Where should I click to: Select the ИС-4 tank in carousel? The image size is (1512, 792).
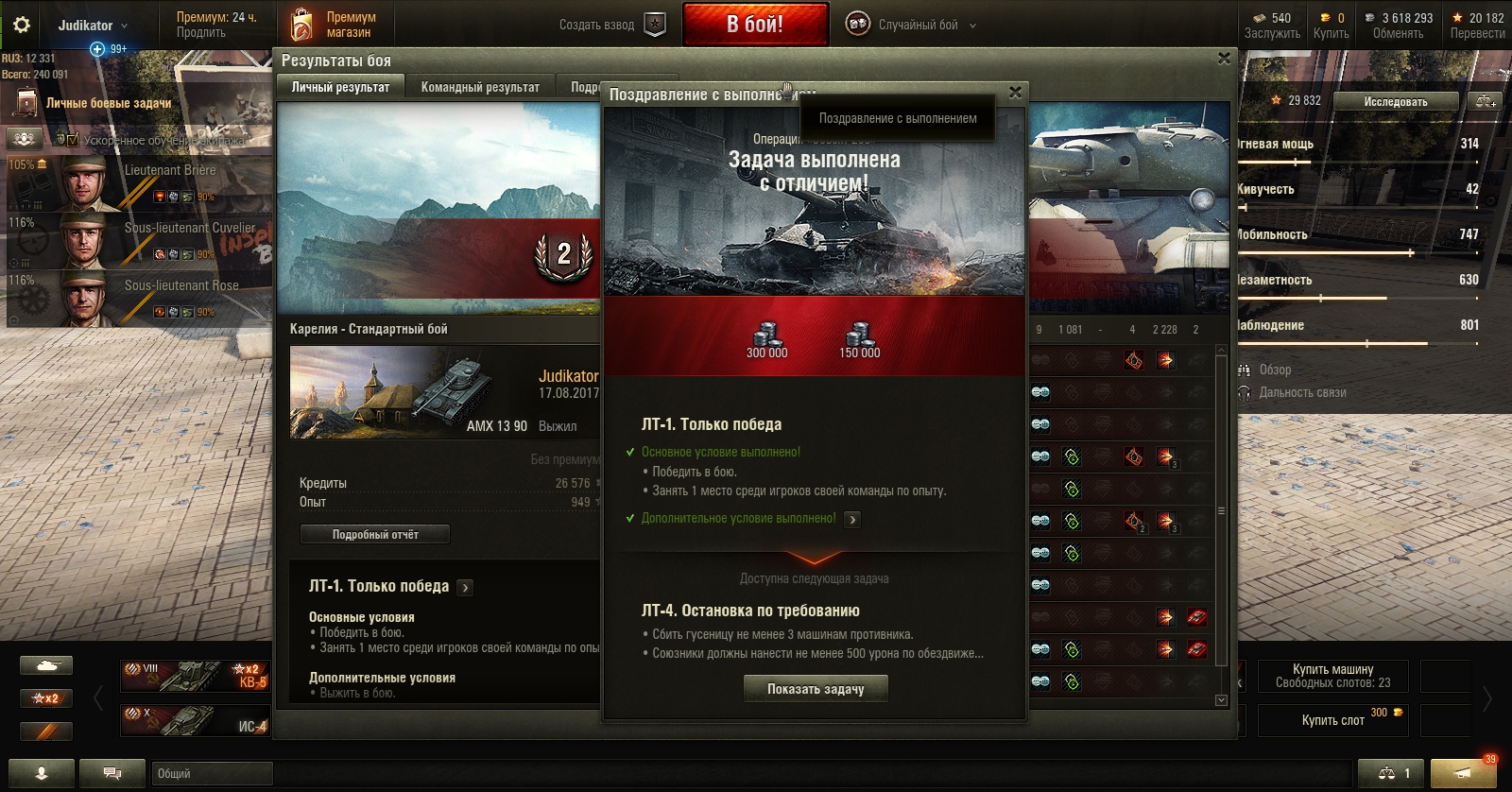195,720
